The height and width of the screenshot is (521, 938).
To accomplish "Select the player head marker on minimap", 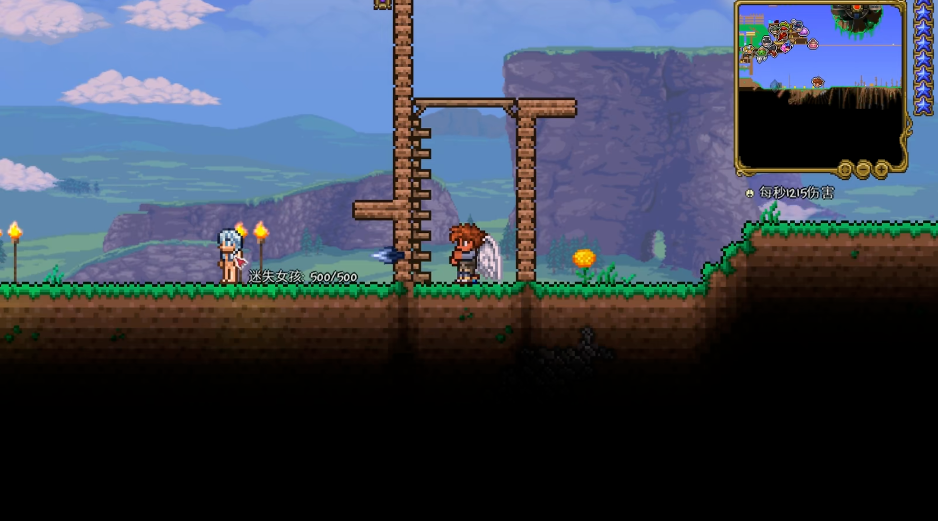I will (x=817, y=82).
